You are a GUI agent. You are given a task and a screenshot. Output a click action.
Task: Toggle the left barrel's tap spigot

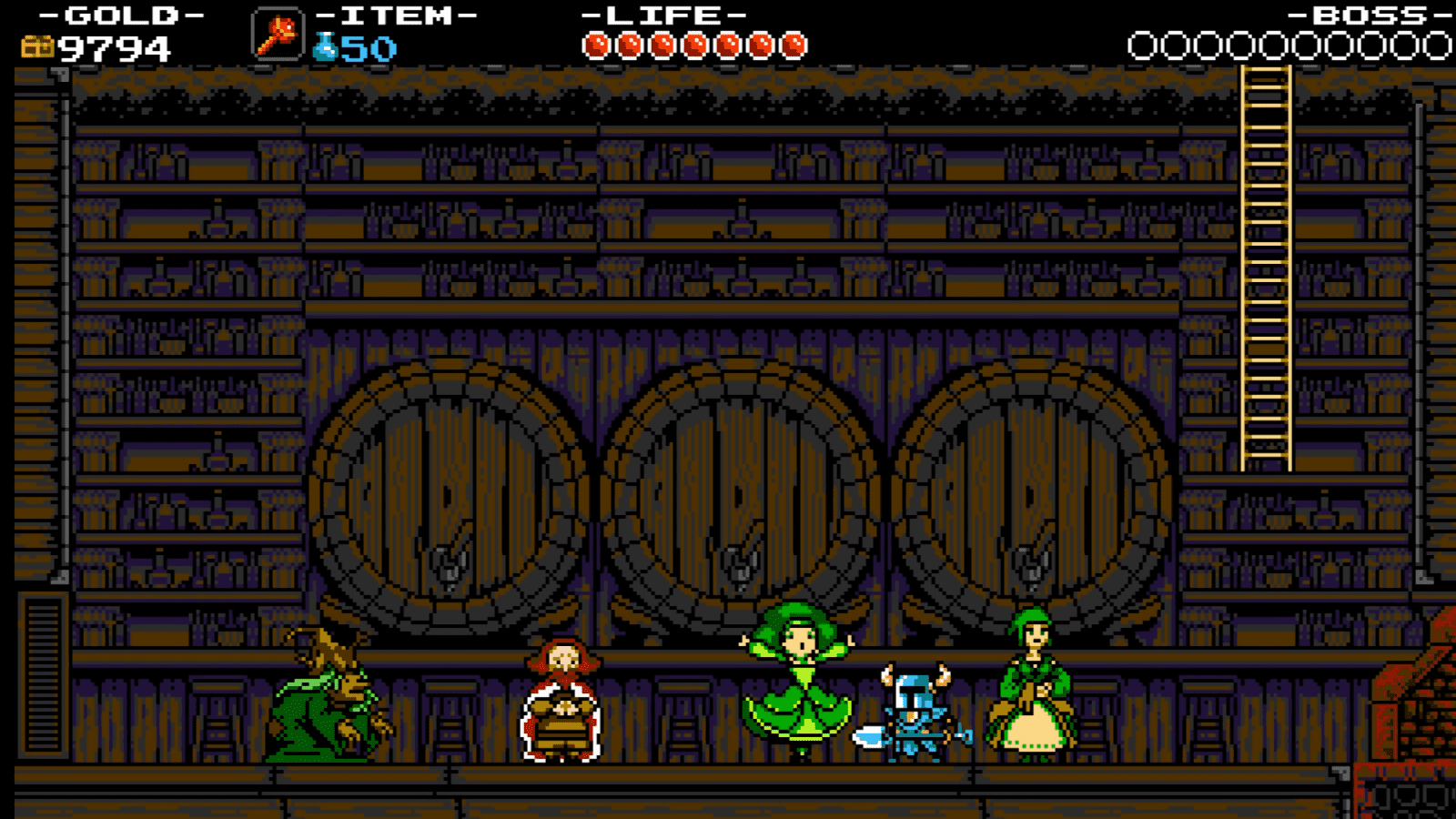tap(446, 561)
